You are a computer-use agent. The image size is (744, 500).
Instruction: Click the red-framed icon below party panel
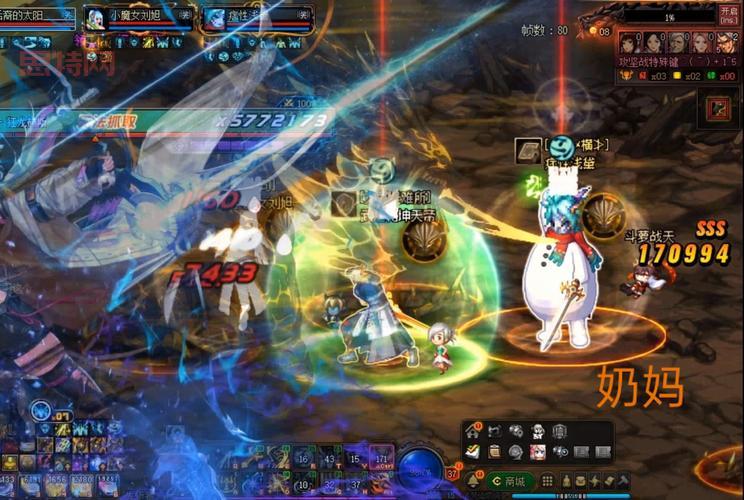pos(717,108)
